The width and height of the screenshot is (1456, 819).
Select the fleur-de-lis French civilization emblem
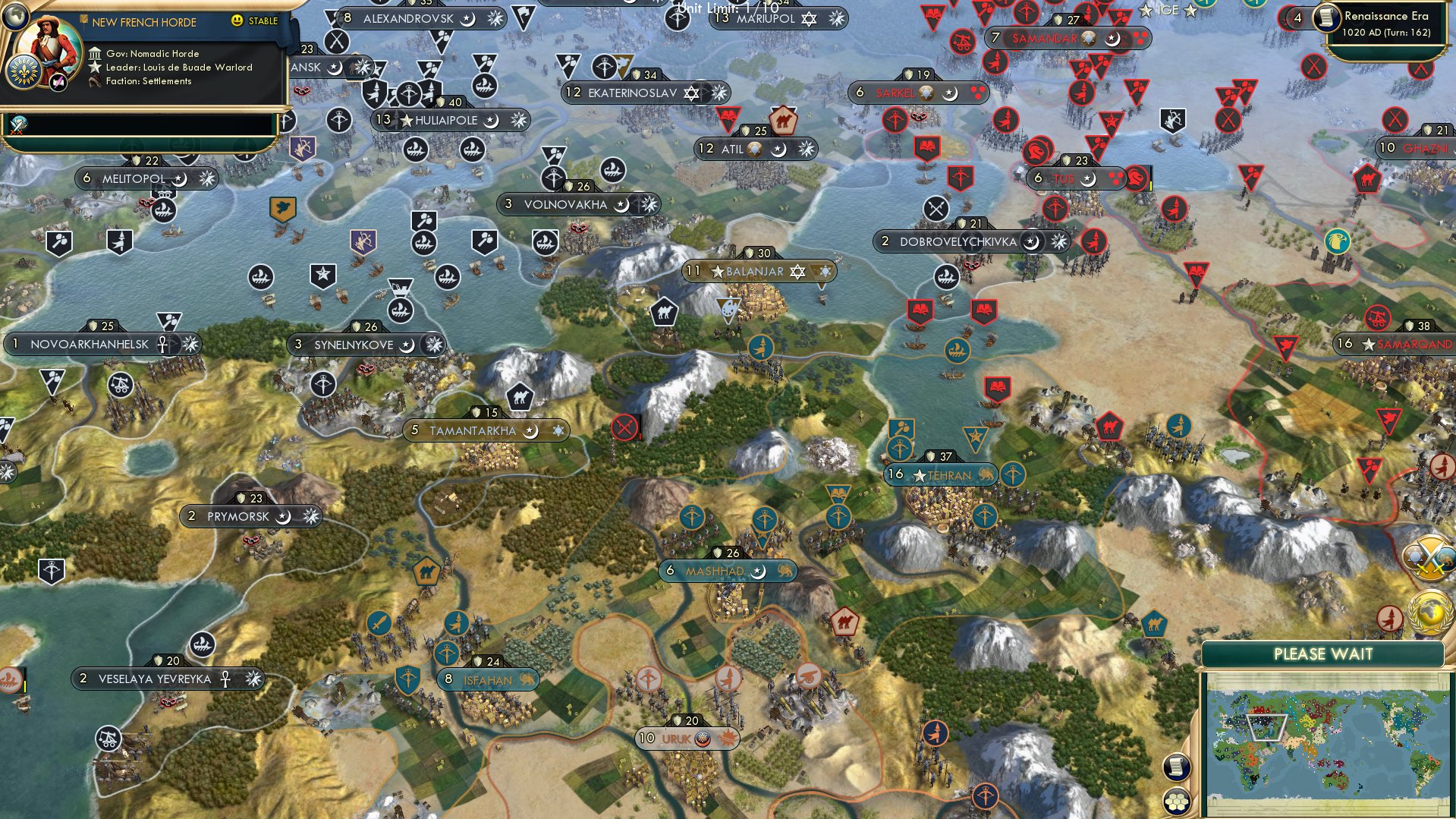point(23,73)
